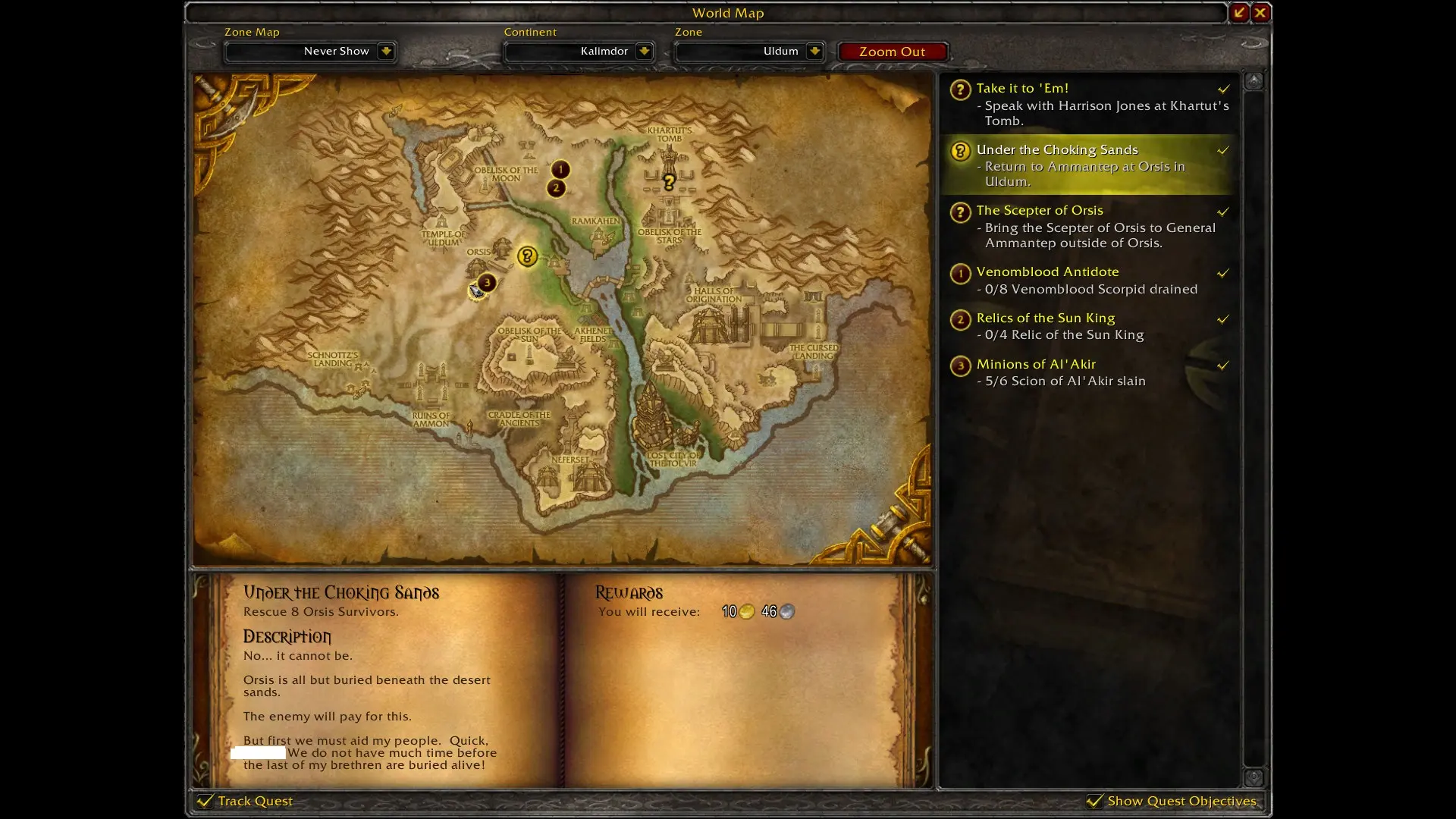Minimize the World Map with the arrow button
Screen dimensions: 1456x819
(1239, 12)
